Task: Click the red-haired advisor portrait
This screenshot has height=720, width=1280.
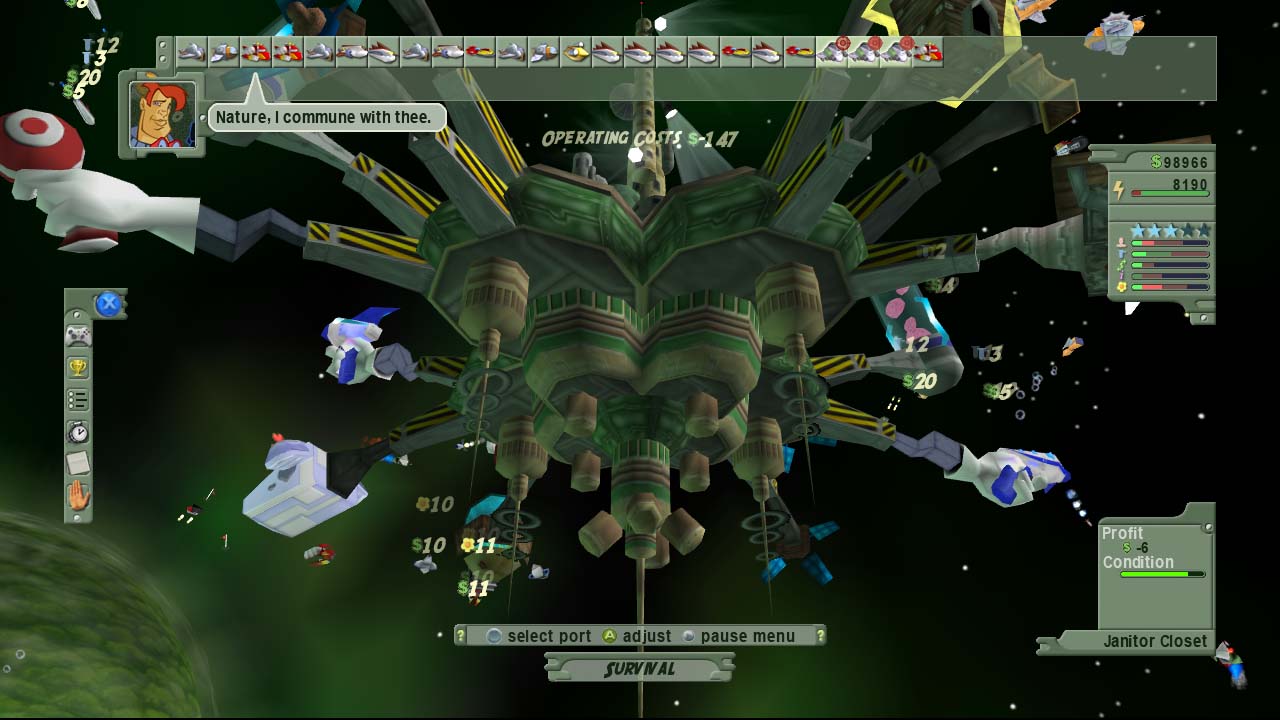Action: pyautogui.click(x=162, y=115)
